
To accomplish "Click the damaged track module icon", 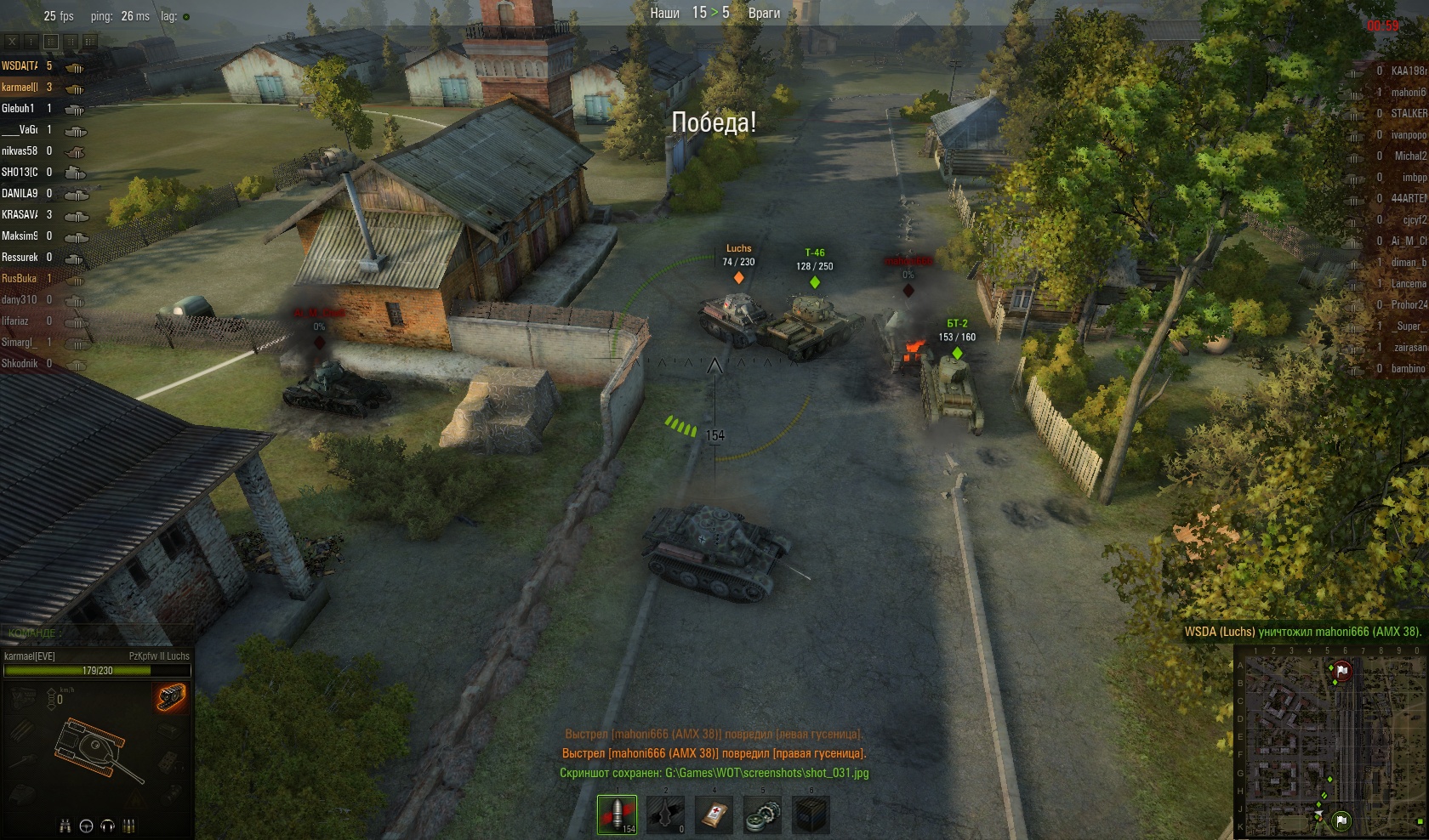I will [x=172, y=697].
